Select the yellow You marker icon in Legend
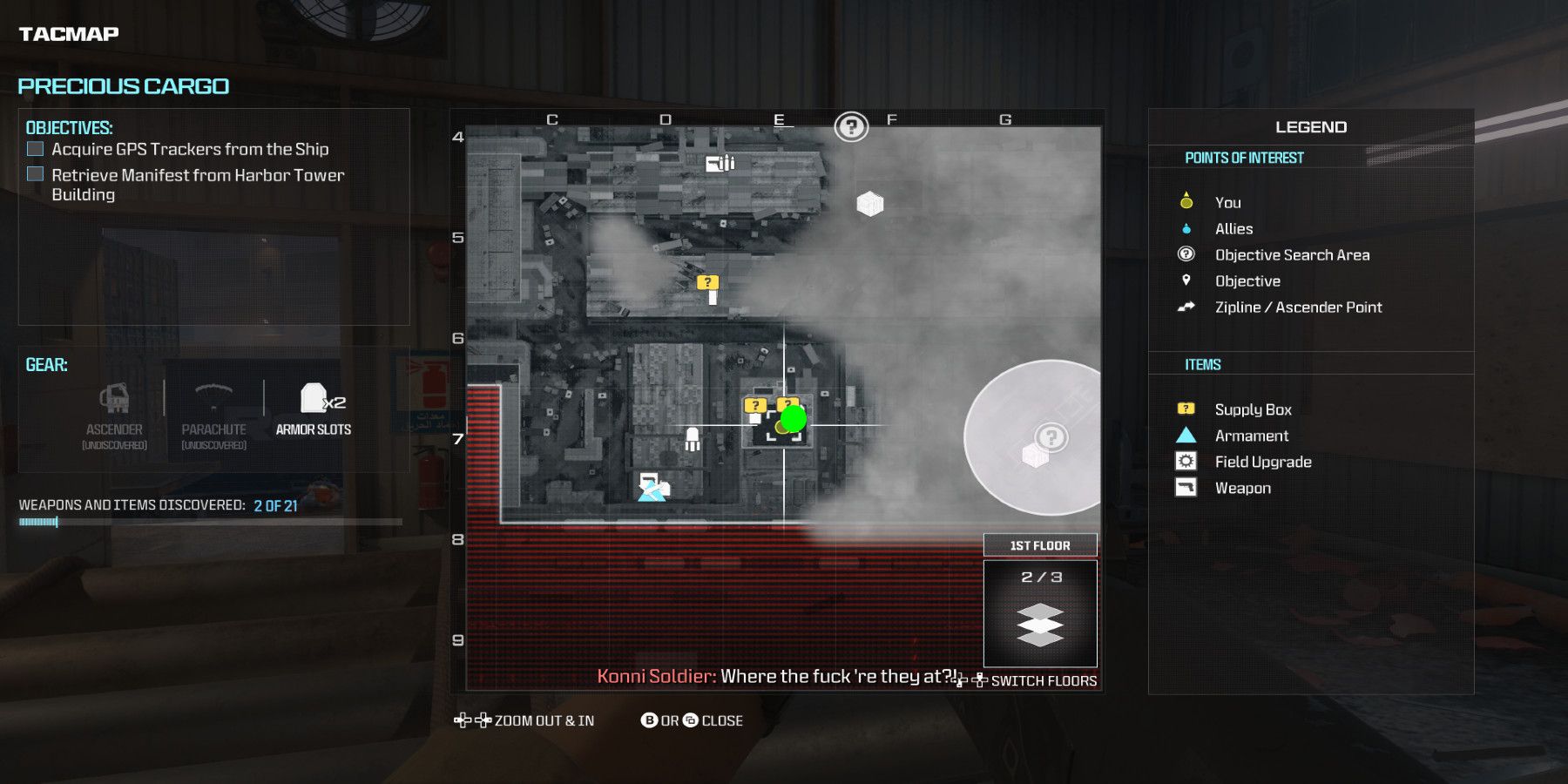 pyautogui.click(x=1185, y=200)
